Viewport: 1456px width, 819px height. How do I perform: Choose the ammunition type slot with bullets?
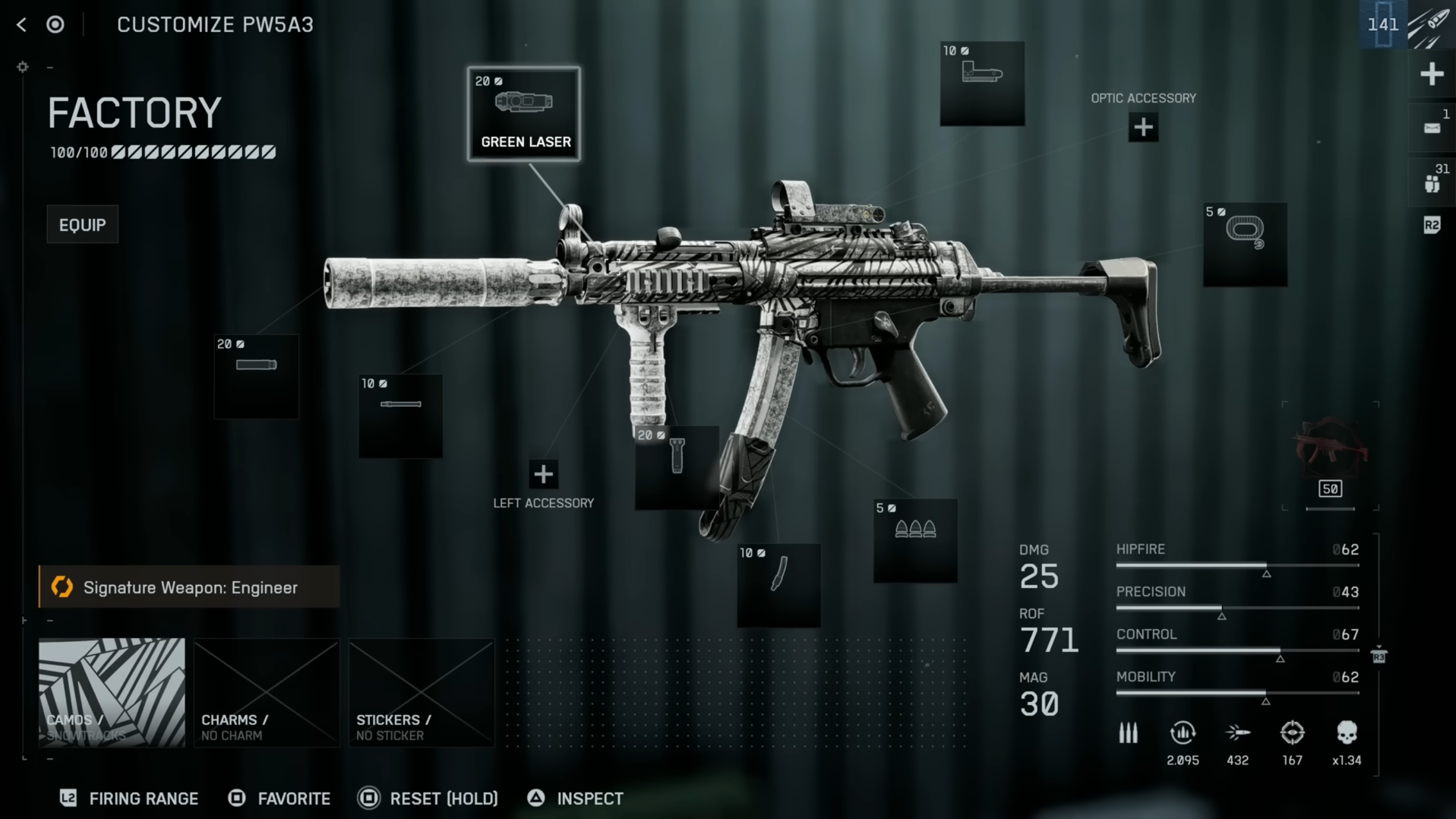[x=915, y=541]
